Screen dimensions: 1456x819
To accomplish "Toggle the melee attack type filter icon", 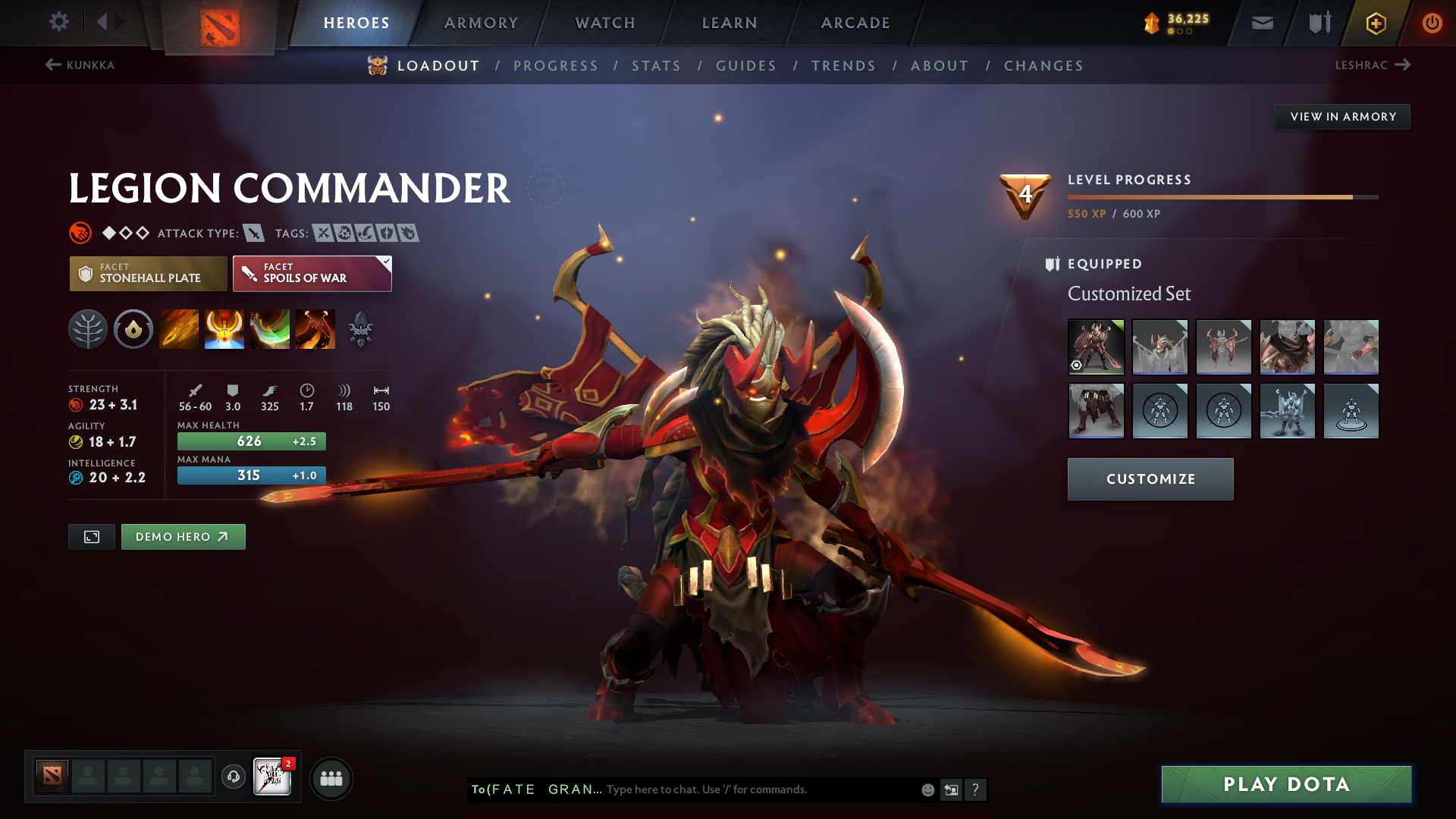I will point(253,233).
